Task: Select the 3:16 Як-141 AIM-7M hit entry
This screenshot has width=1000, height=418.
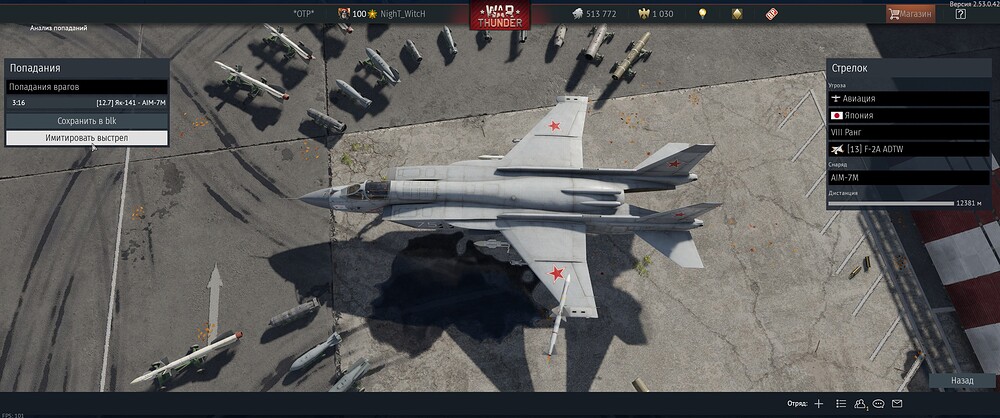Action: pyautogui.click(x=87, y=102)
